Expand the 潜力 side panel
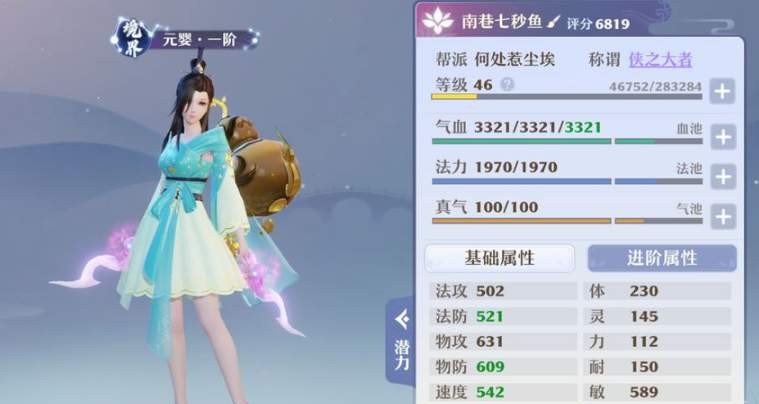The width and height of the screenshot is (759, 404). coord(401,342)
